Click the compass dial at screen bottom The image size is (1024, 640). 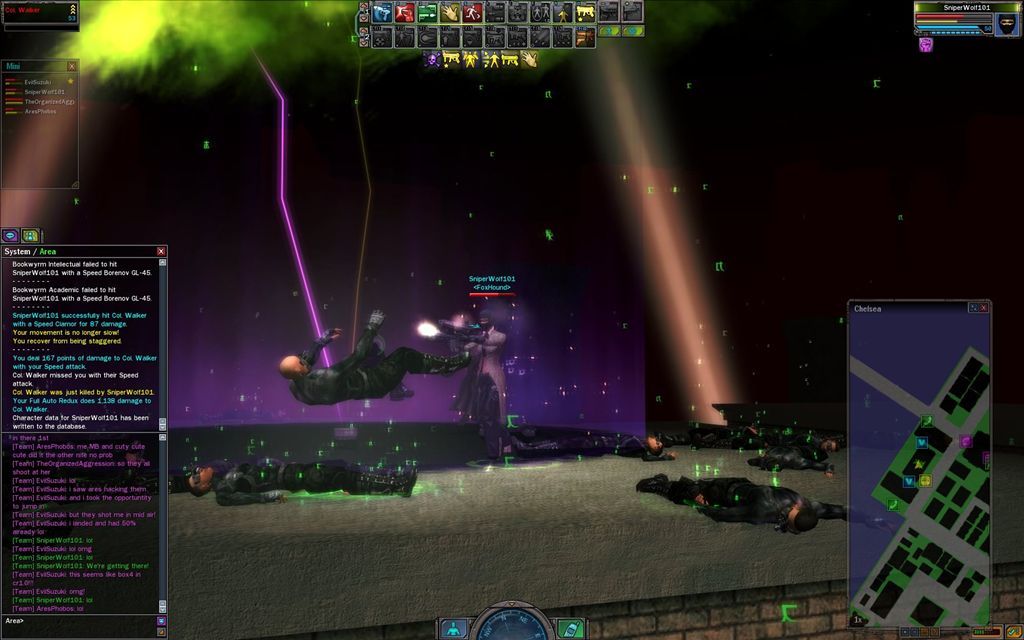pyautogui.click(x=511, y=624)
